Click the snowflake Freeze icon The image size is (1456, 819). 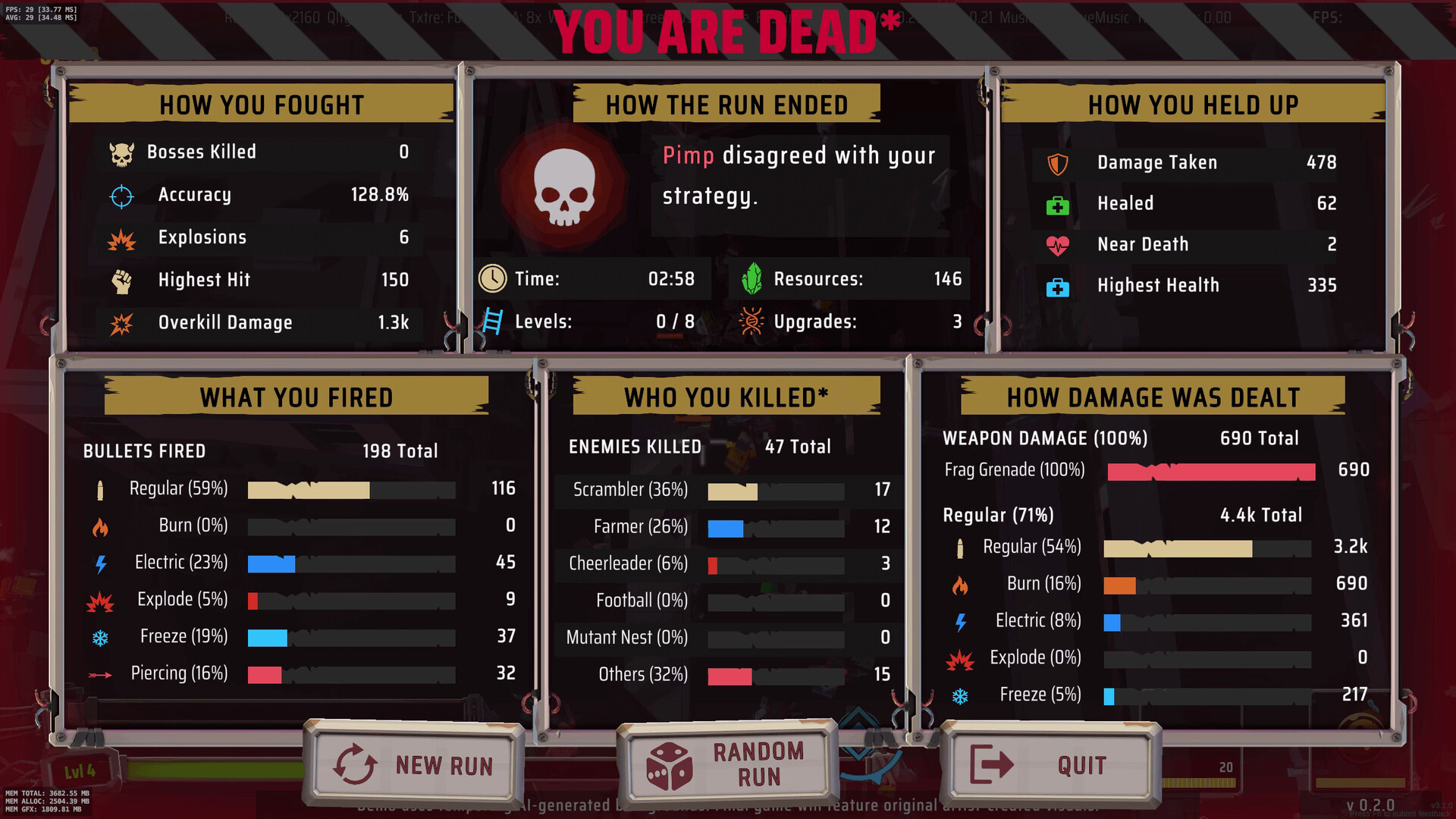102,636
